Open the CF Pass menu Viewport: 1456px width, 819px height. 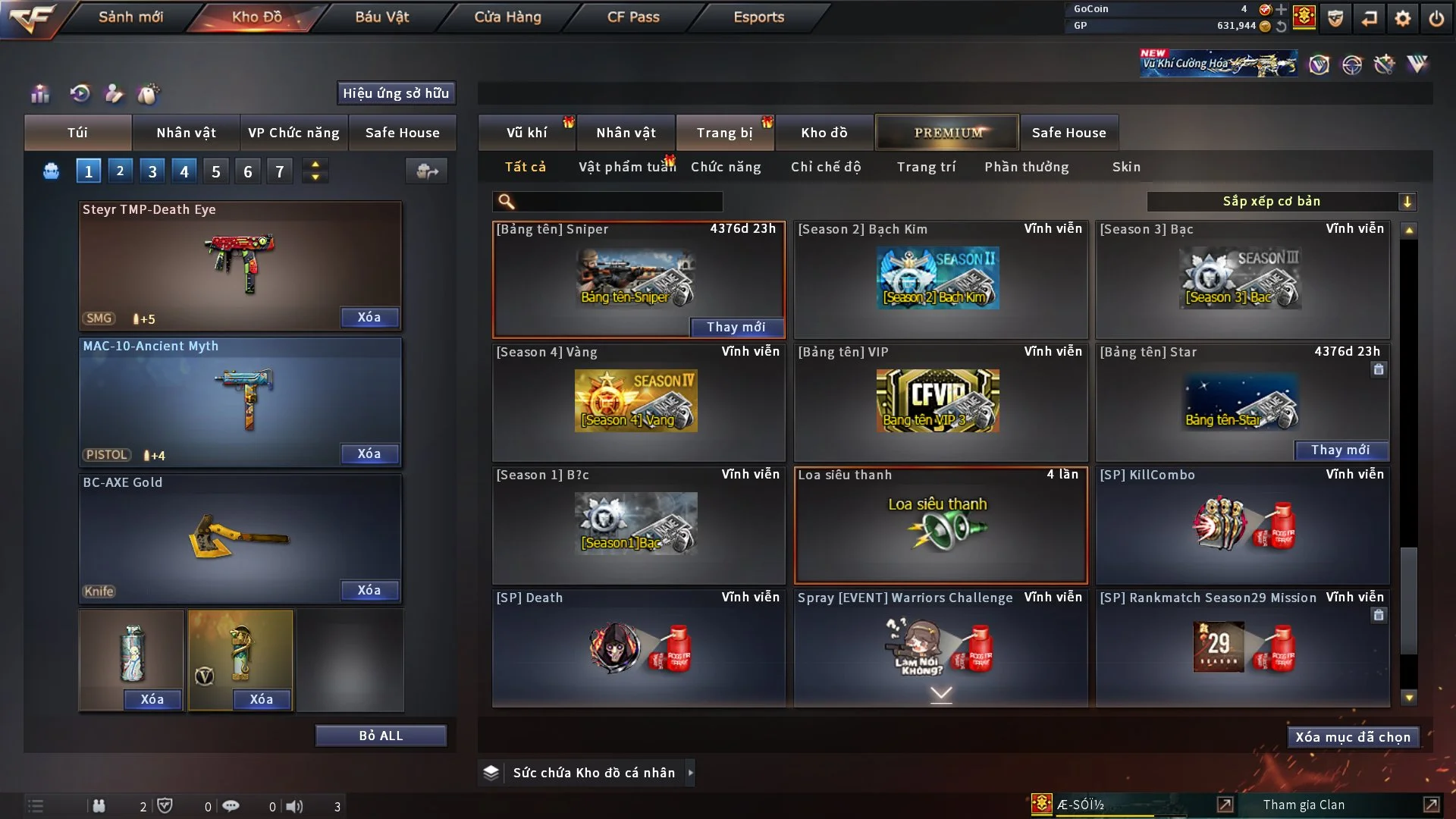point(633,17)
